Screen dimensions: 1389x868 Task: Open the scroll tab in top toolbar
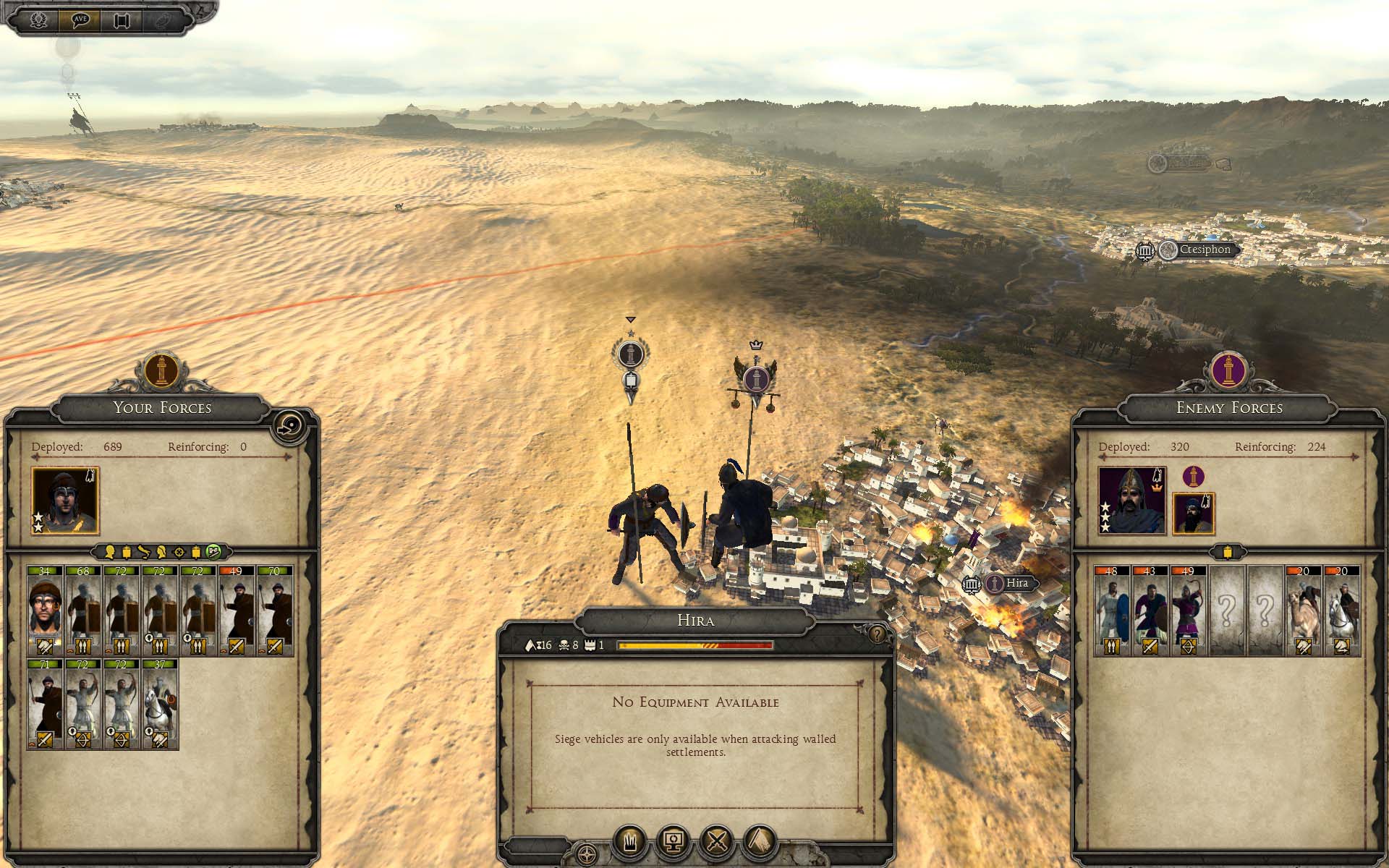[121, 20]
